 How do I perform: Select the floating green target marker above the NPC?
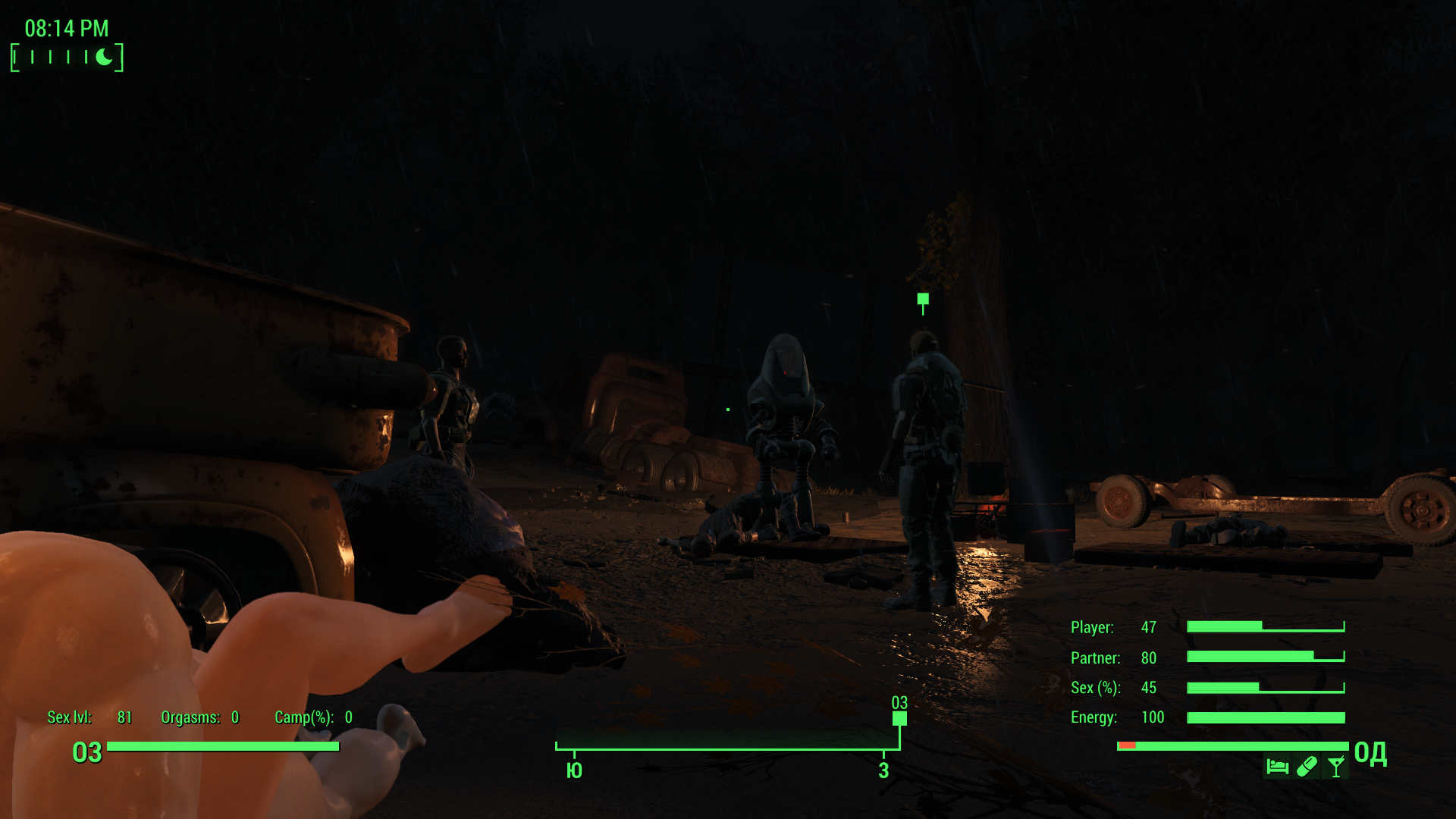tap(923, 300)
